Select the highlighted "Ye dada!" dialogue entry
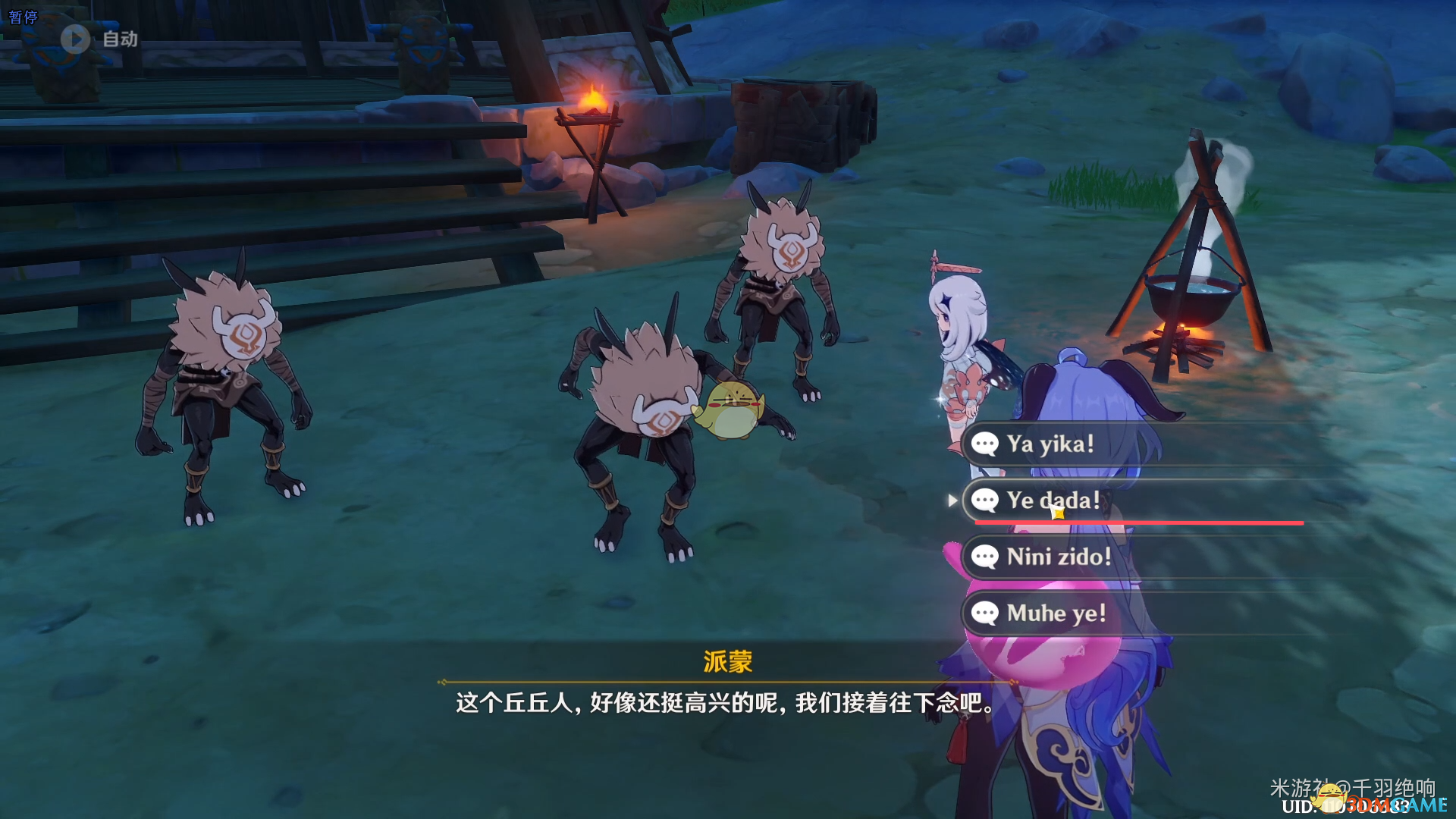Image resolution: width=1456 pixels, height=819 pixels. [1054, 500]
